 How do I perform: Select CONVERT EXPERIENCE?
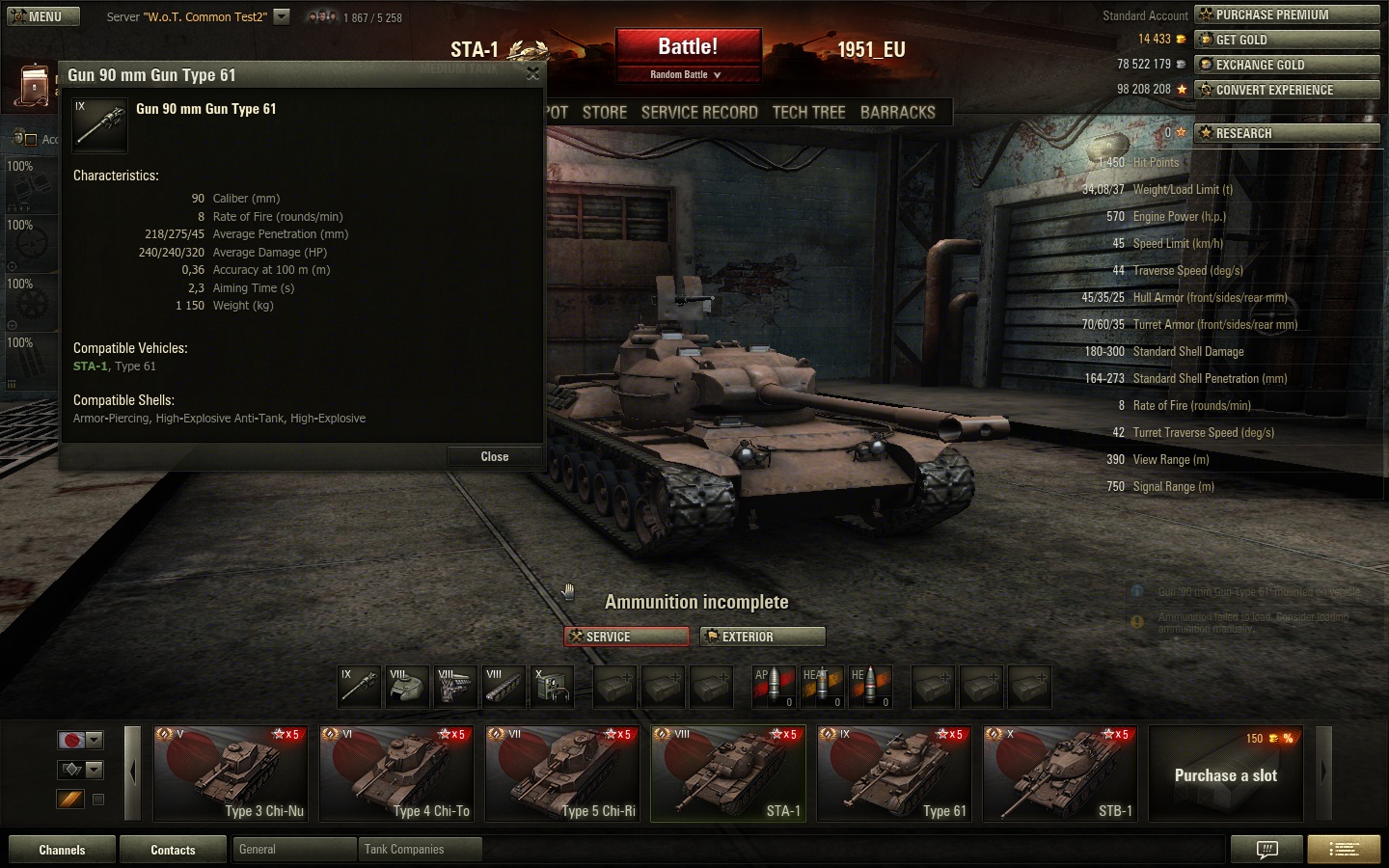(x=1286, y=90)
